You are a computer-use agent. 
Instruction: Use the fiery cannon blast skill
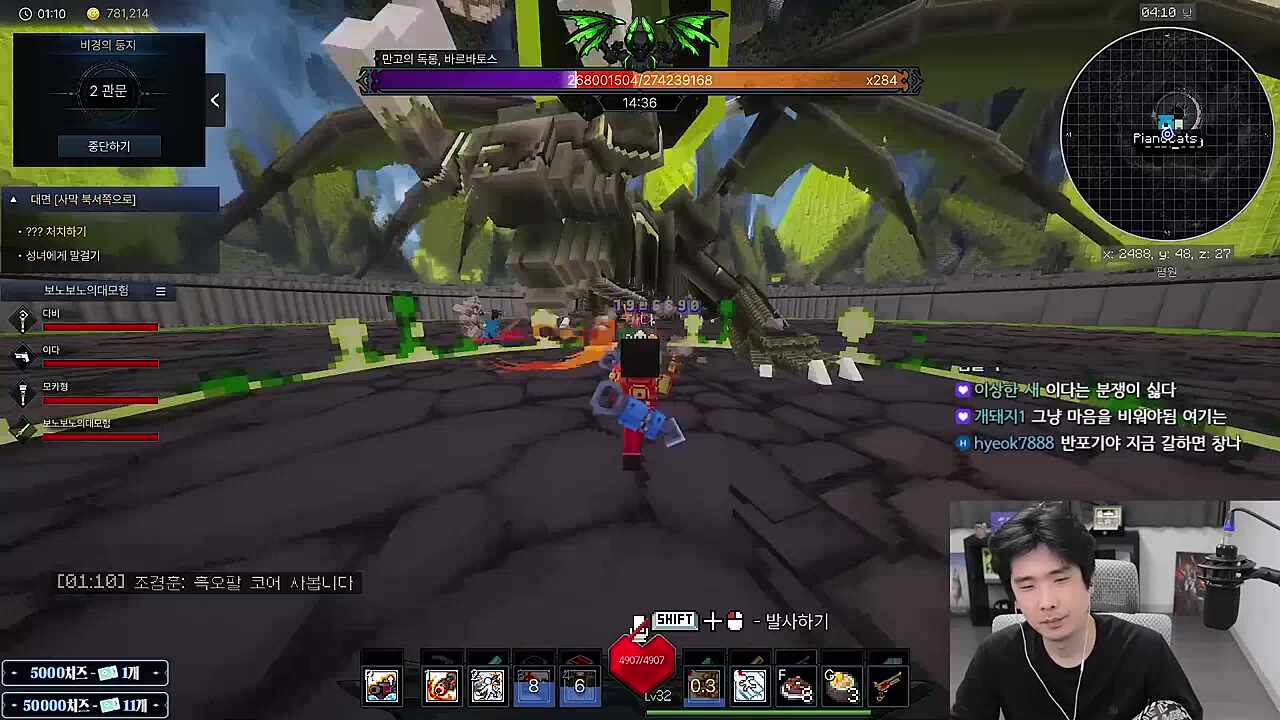(x=441, y=685)
